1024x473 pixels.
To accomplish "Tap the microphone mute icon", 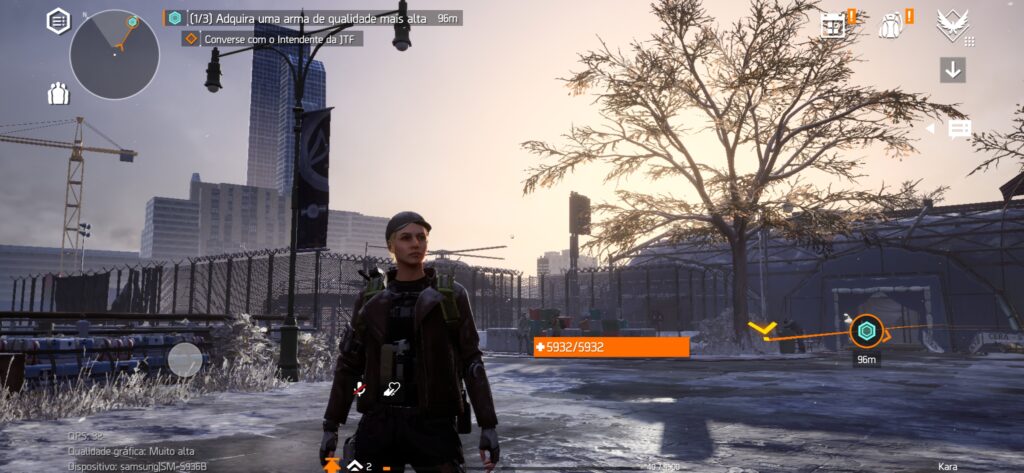I will tap(360, 389).
